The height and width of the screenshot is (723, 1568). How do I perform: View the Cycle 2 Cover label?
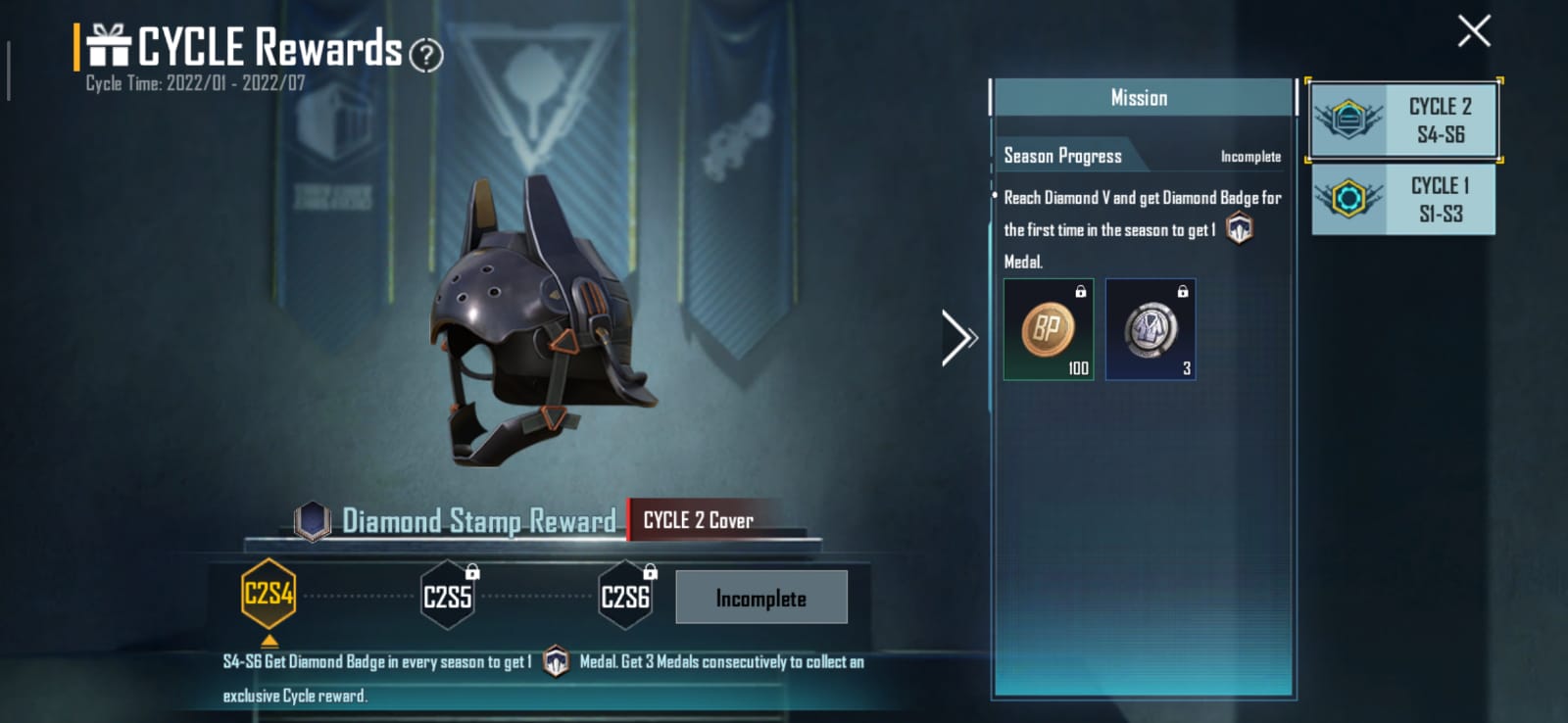(x=698, y=520)
